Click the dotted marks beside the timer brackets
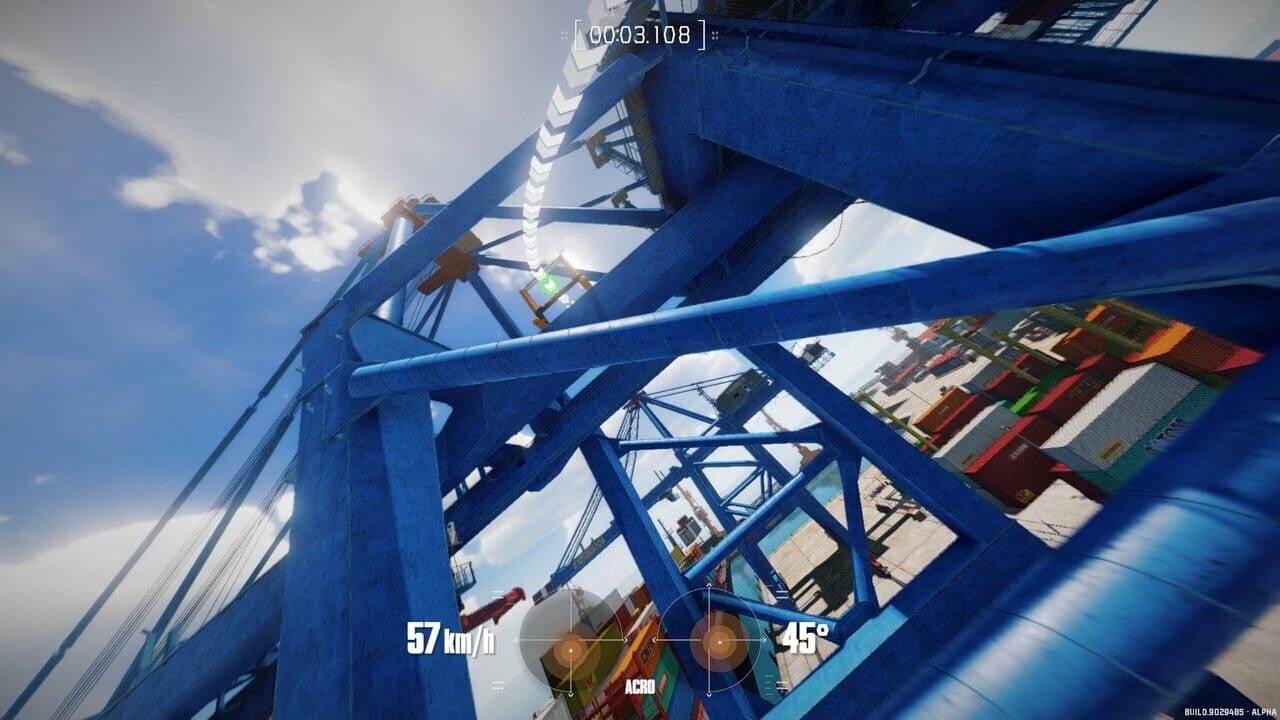The image size is (1280, 720). [564, 34]
